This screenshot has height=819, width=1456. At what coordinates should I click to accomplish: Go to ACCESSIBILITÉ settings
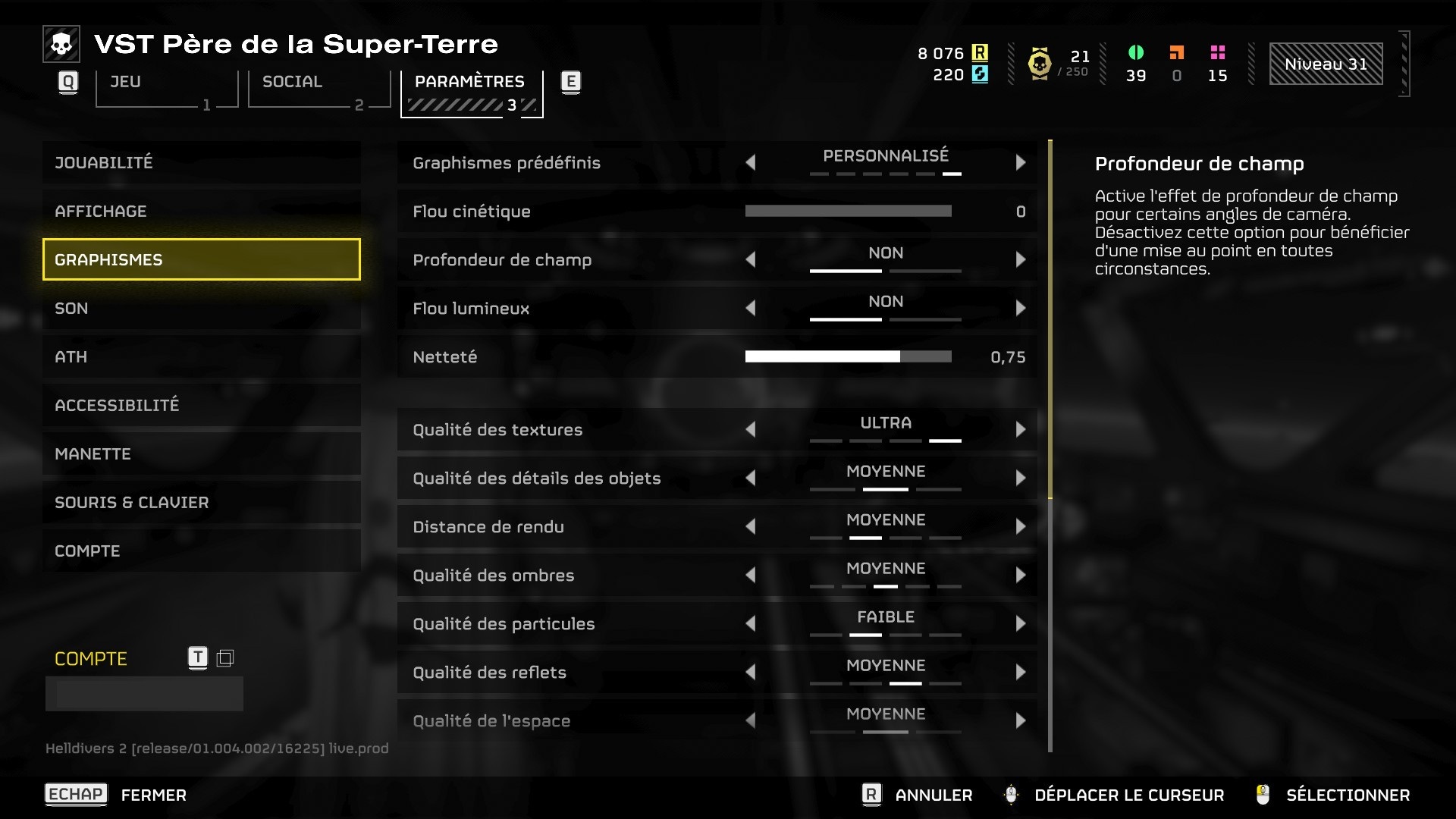pyautogui.click(x=201, y=405)
